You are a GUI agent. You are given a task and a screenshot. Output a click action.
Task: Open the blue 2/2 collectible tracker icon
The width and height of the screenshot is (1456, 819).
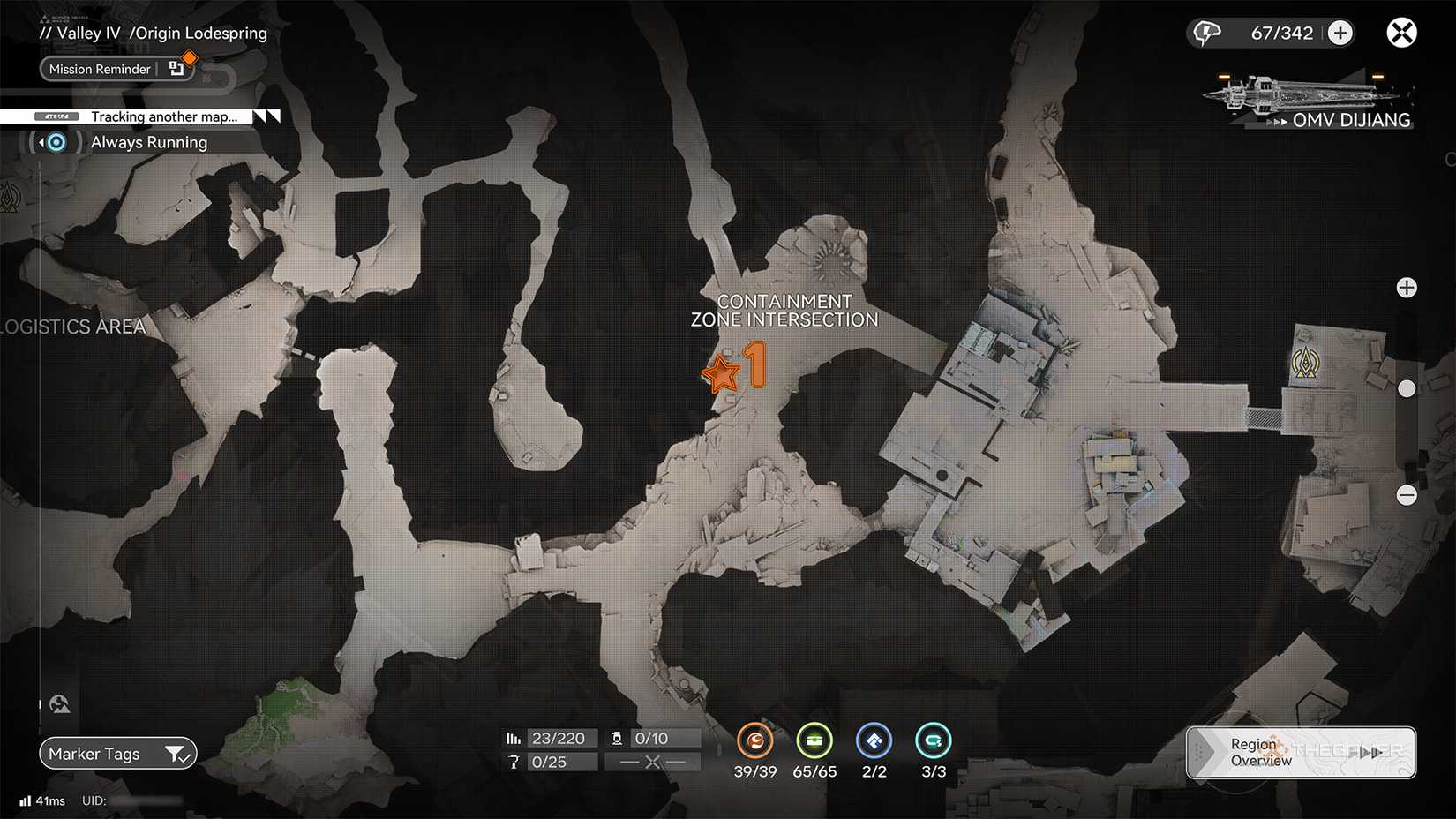tap(874, 741)
